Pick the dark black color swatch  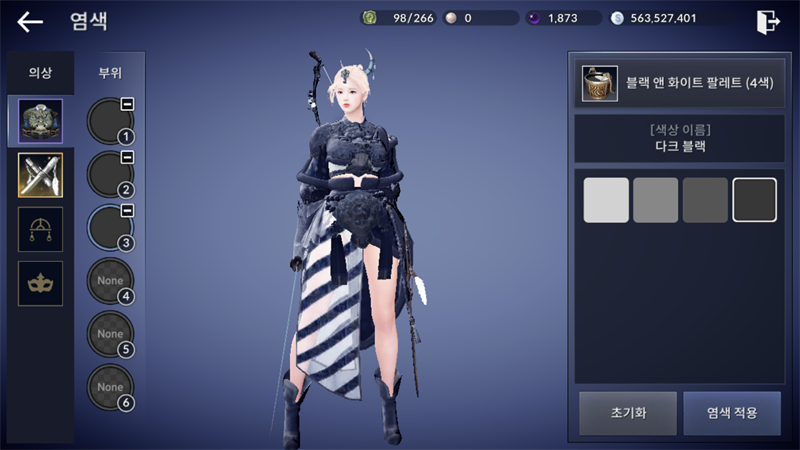(x=755, y=200)
